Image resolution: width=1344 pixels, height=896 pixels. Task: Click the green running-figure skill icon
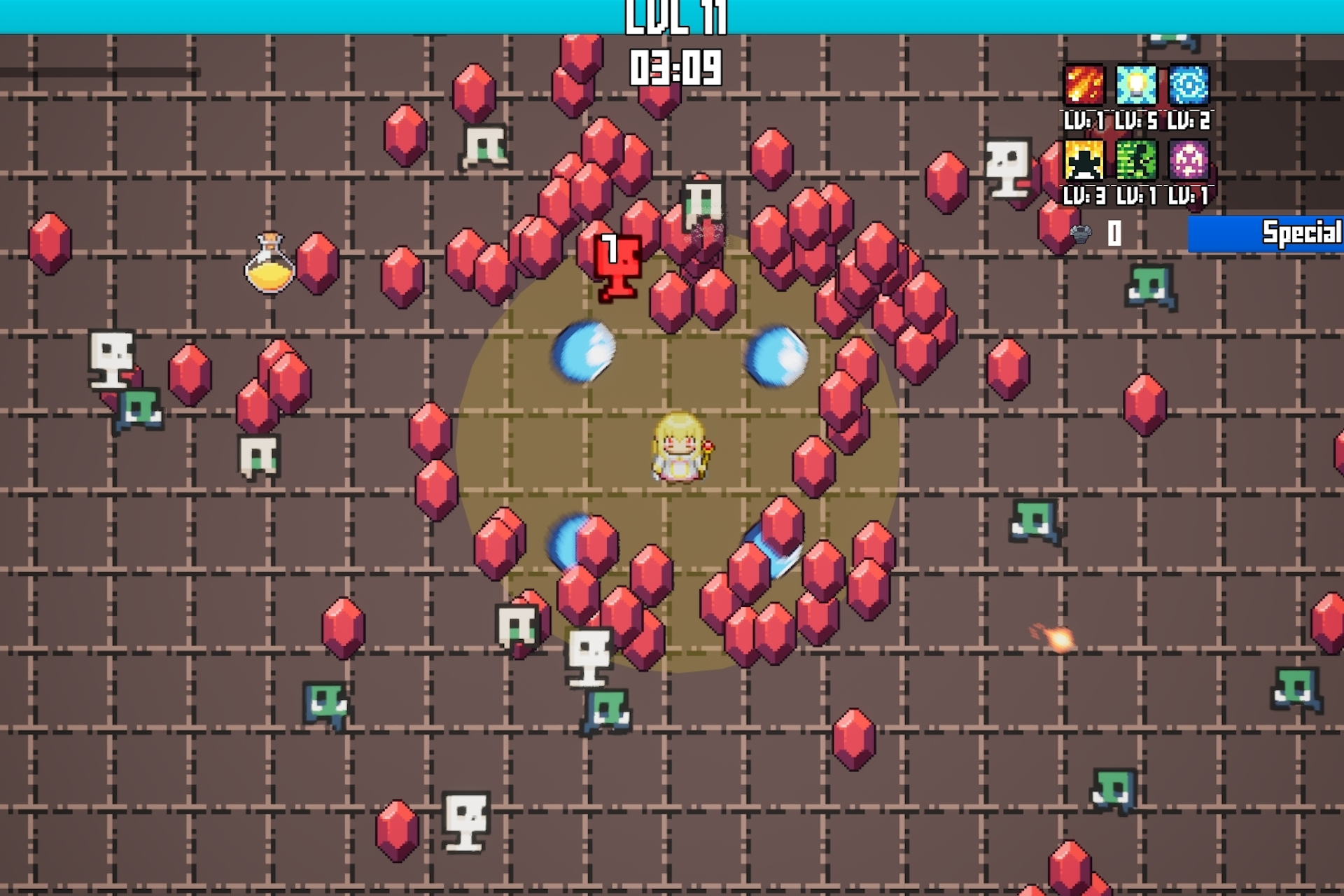pos(1135,160)
